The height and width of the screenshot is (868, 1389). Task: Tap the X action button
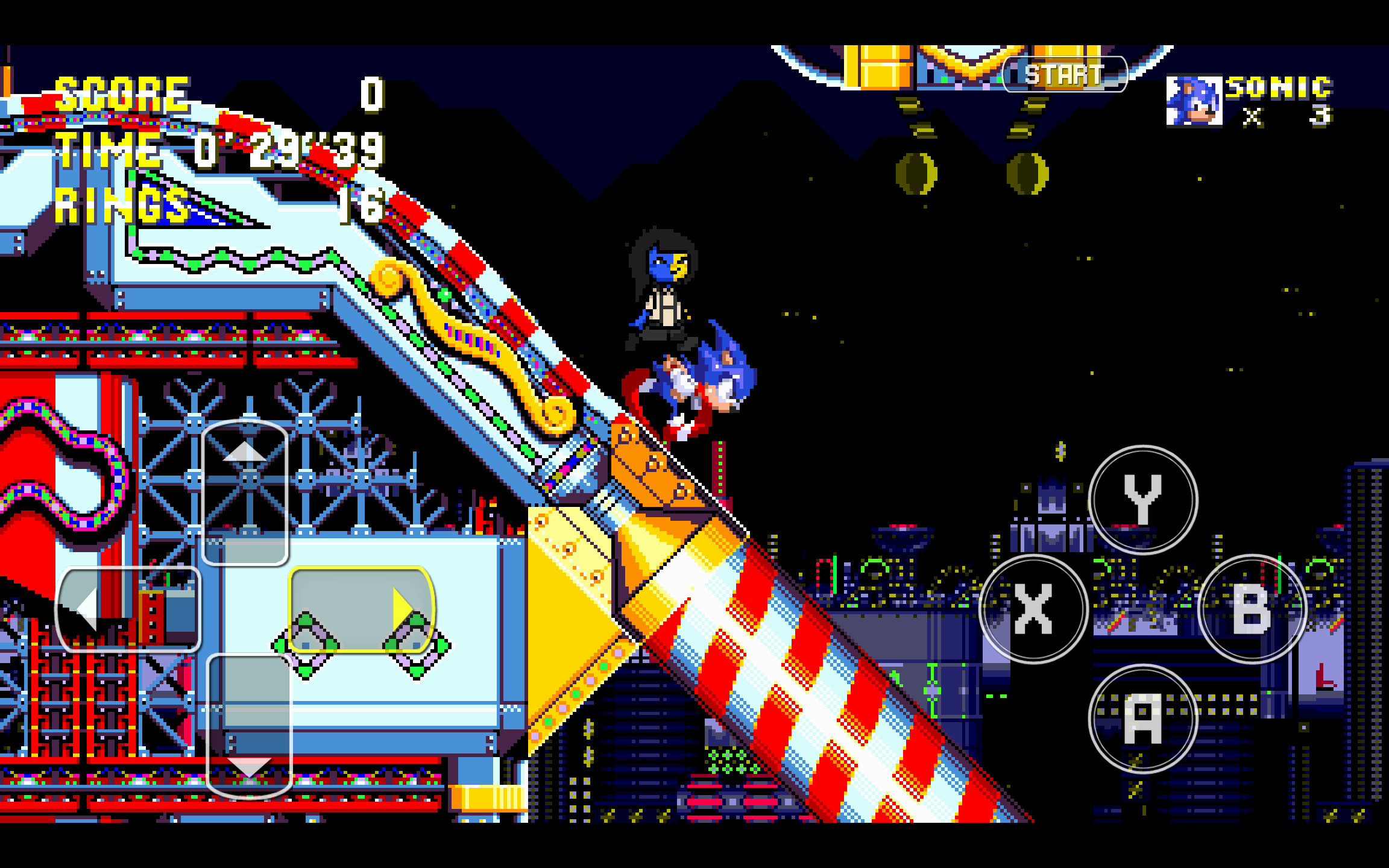point(1034,609)
